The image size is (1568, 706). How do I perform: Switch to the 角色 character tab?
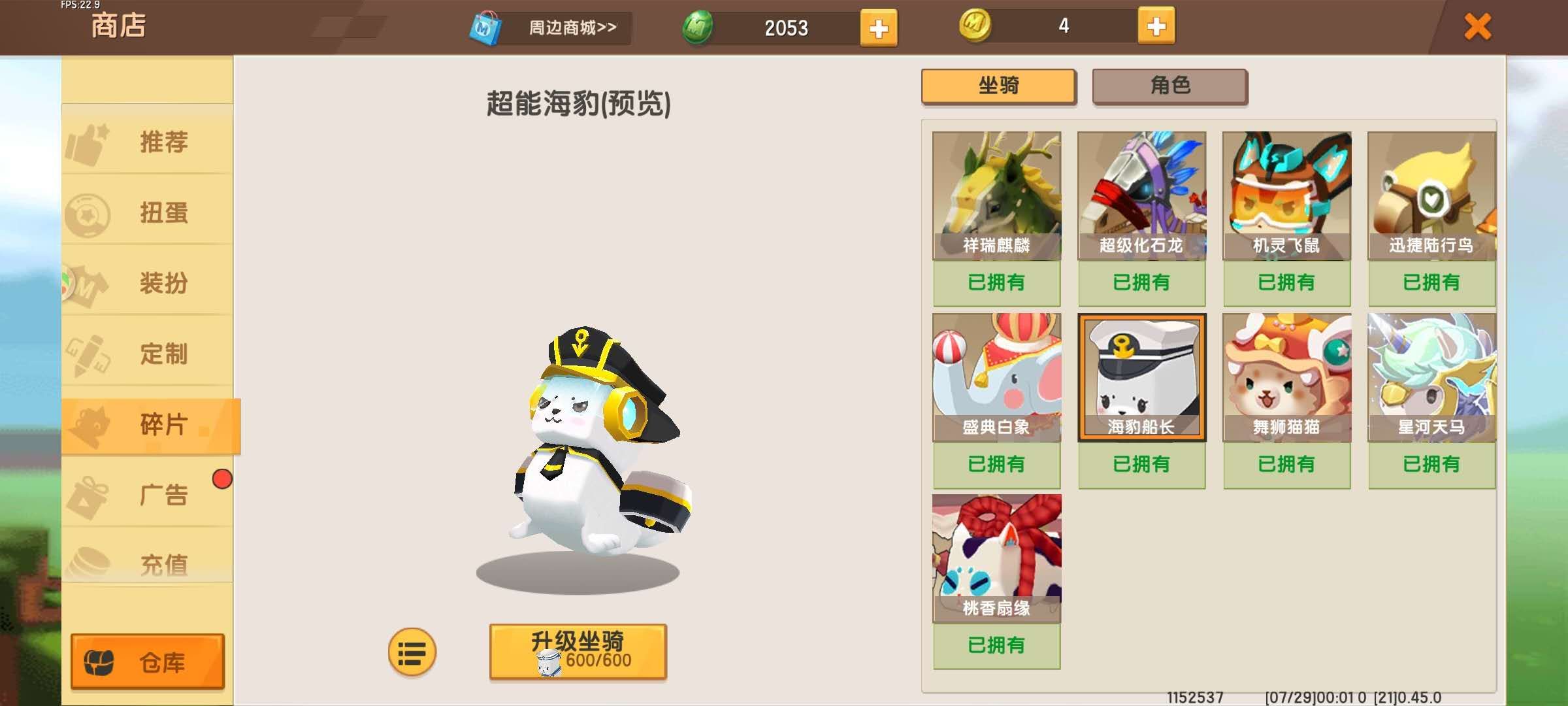1169,86
